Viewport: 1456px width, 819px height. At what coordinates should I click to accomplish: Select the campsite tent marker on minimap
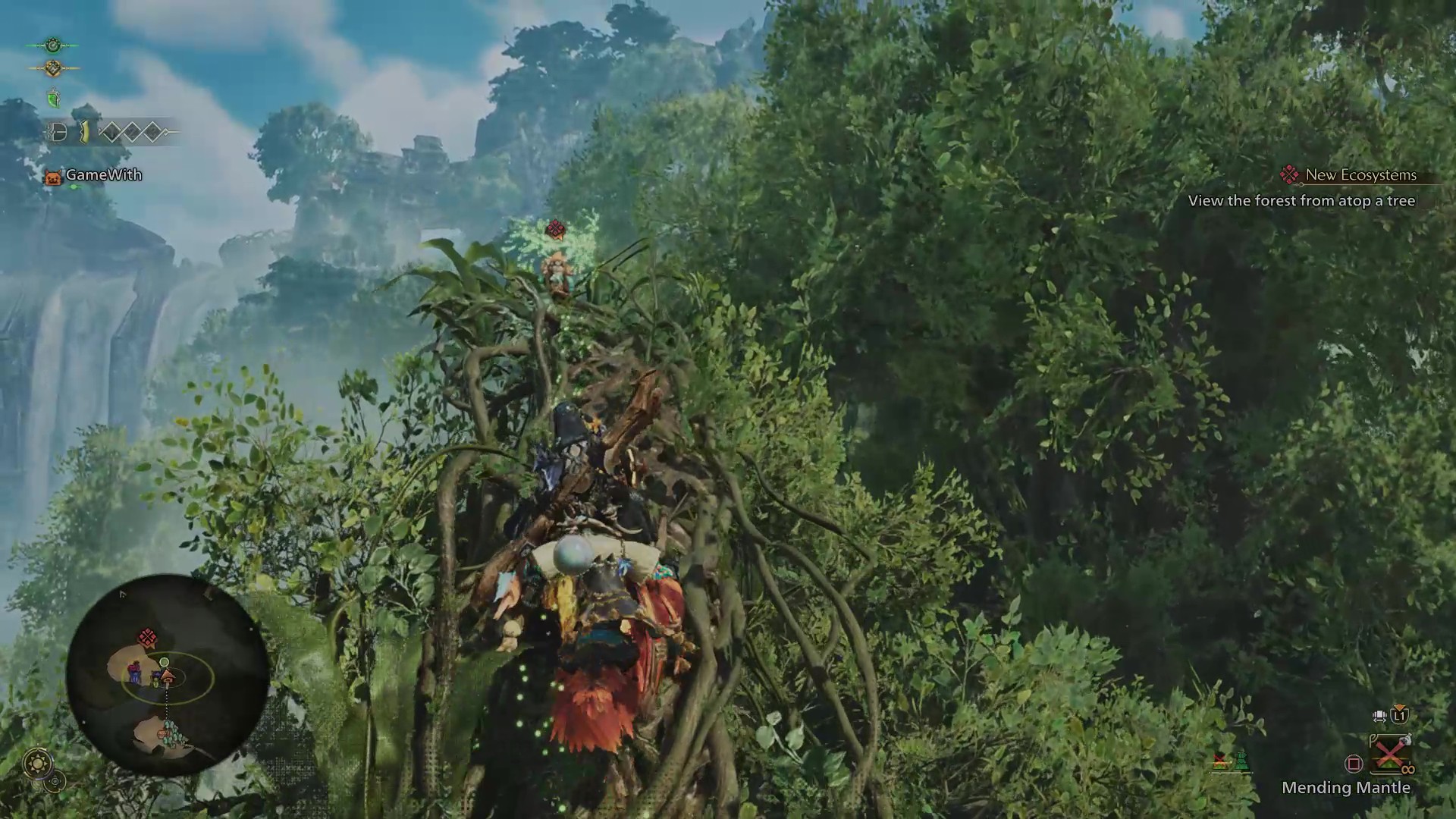[x=166, y=676]
